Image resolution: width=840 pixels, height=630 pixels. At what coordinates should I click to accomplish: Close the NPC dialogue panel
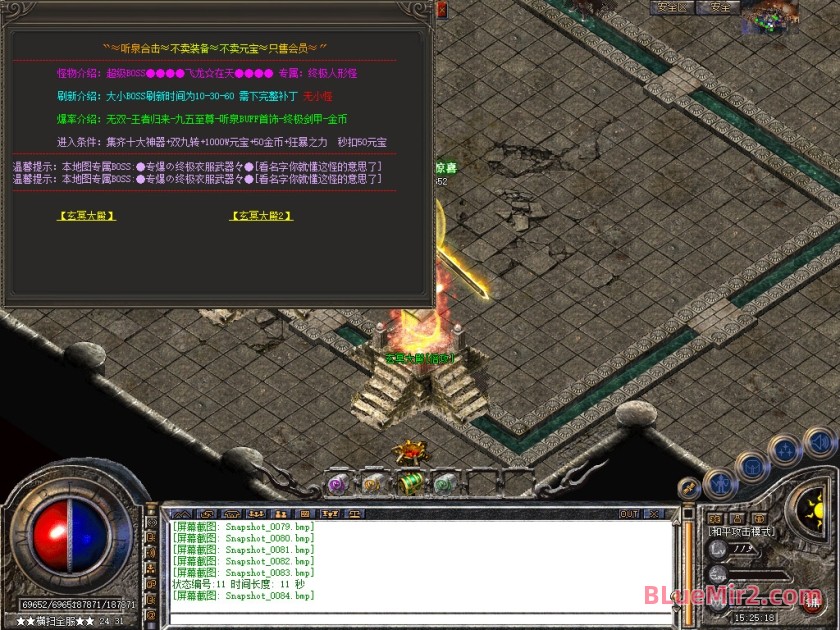point(442,12)
